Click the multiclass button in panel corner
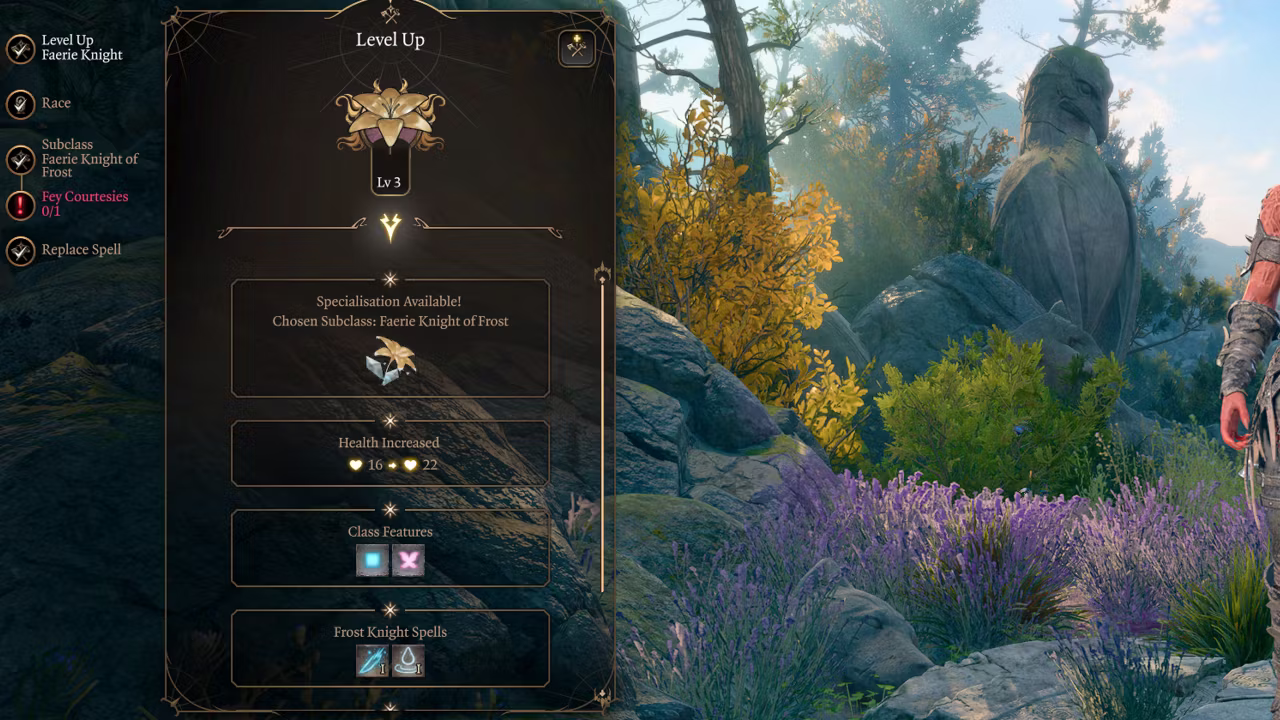This screenshot has width=1280, height=720. coord(577,47)
